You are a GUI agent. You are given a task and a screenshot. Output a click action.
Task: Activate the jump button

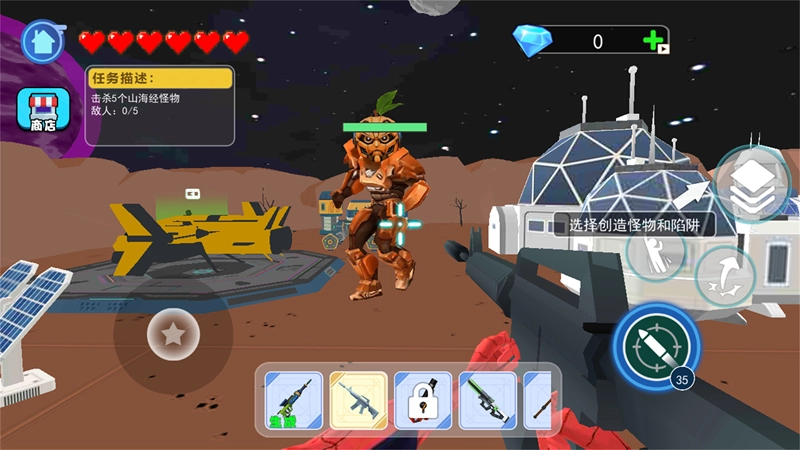click(724, 275)
